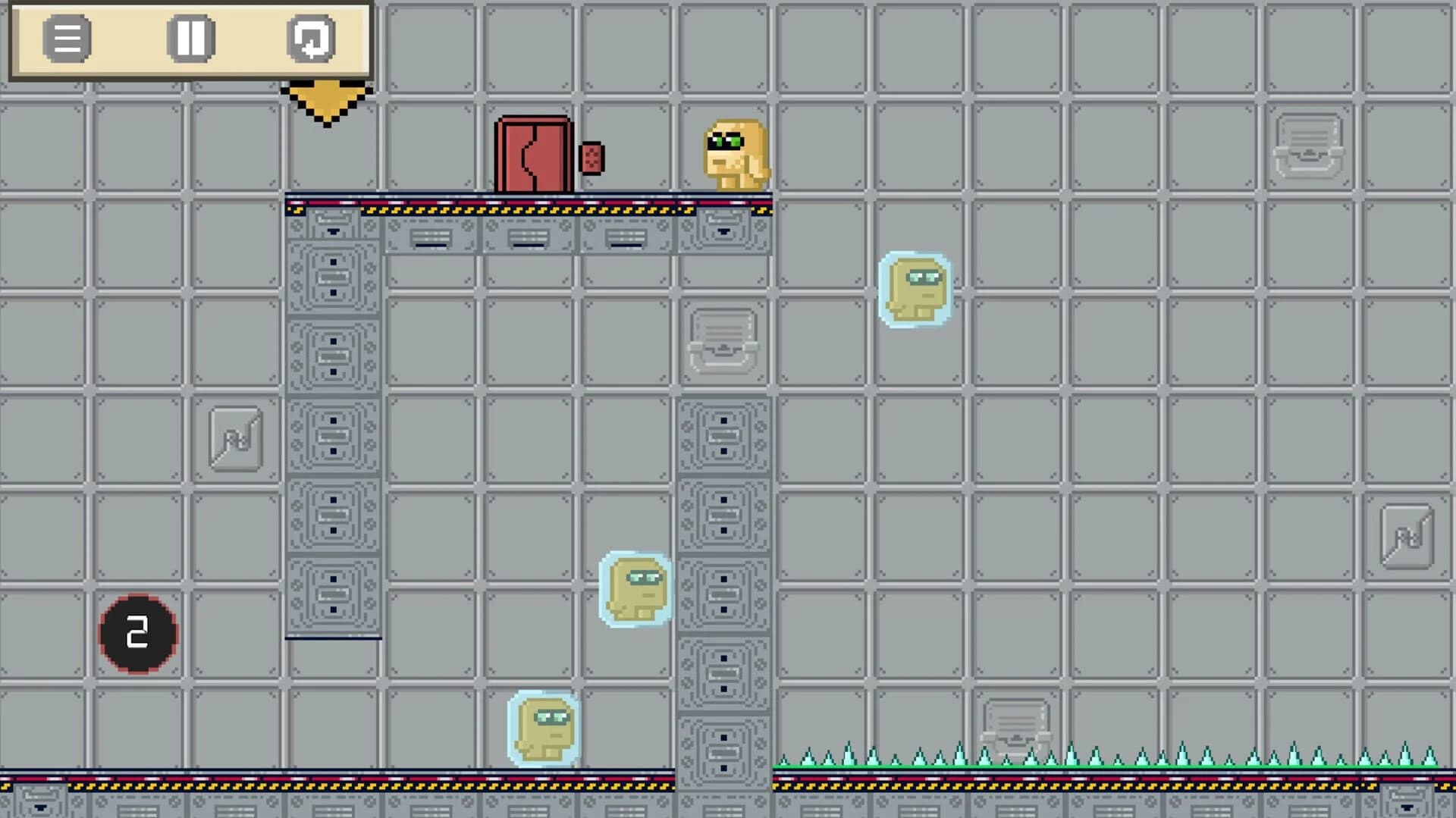Open the hamburger menu in the toolbar
Screen dimensions: 1456x818
pos(67,39)
